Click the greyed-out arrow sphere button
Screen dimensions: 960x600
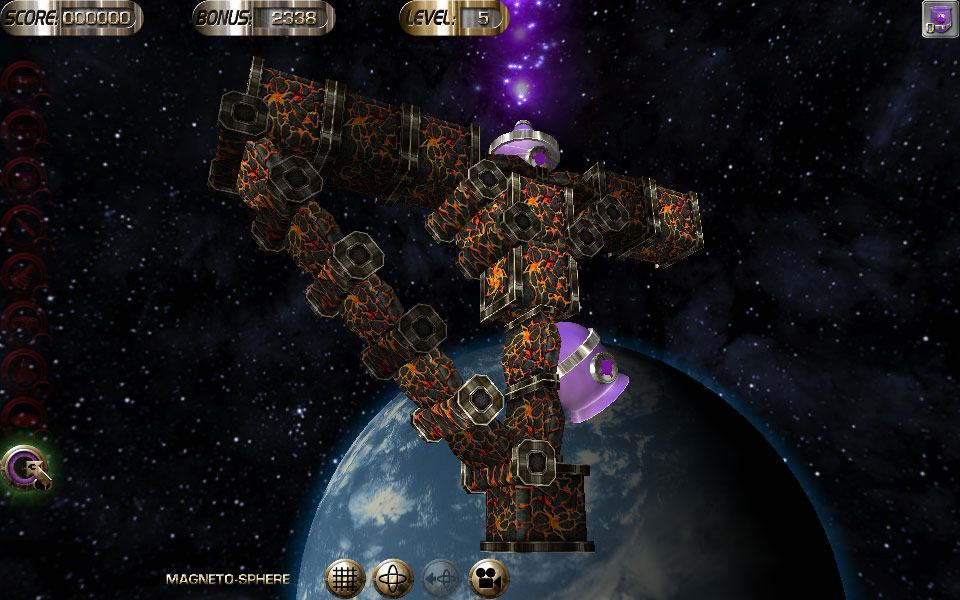pos(441,578)
